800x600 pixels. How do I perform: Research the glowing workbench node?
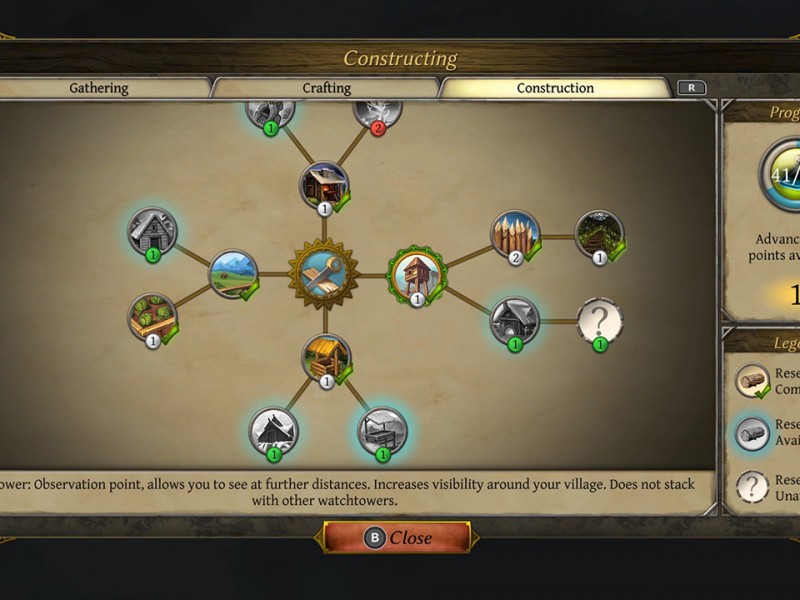point(383,432)
